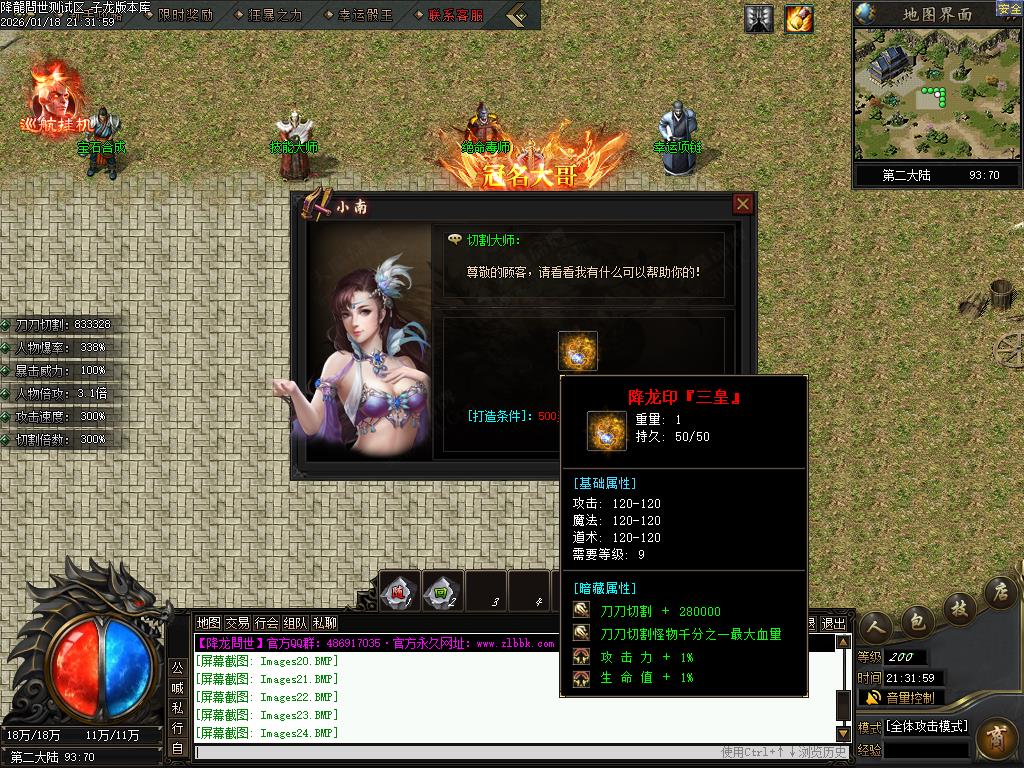1024x768 pixels.
Task: Open the skills (技) button
Action: pyautogui.click(x=957, y=607)
